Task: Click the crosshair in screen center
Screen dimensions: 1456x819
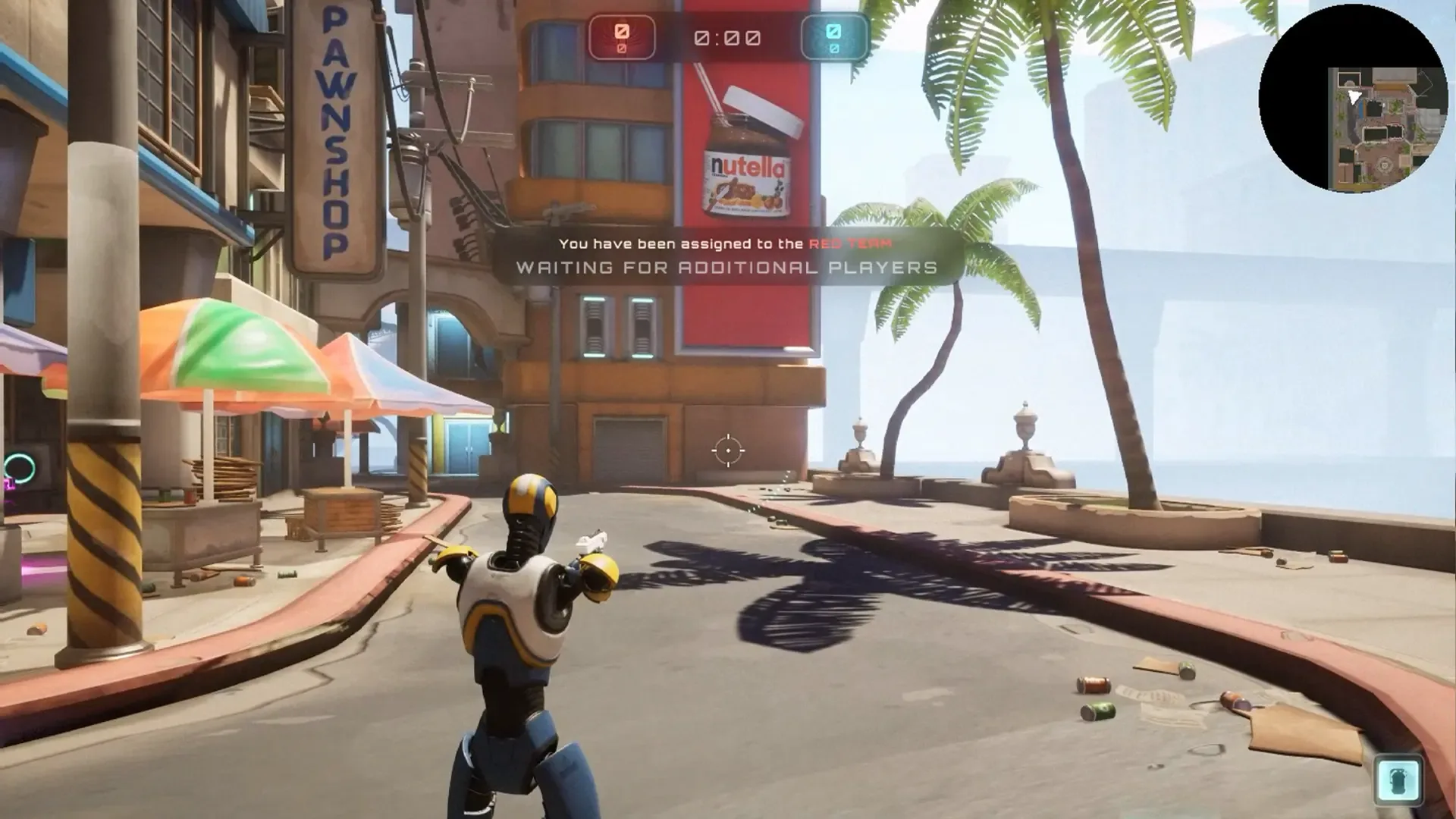Action: [727, 450]
